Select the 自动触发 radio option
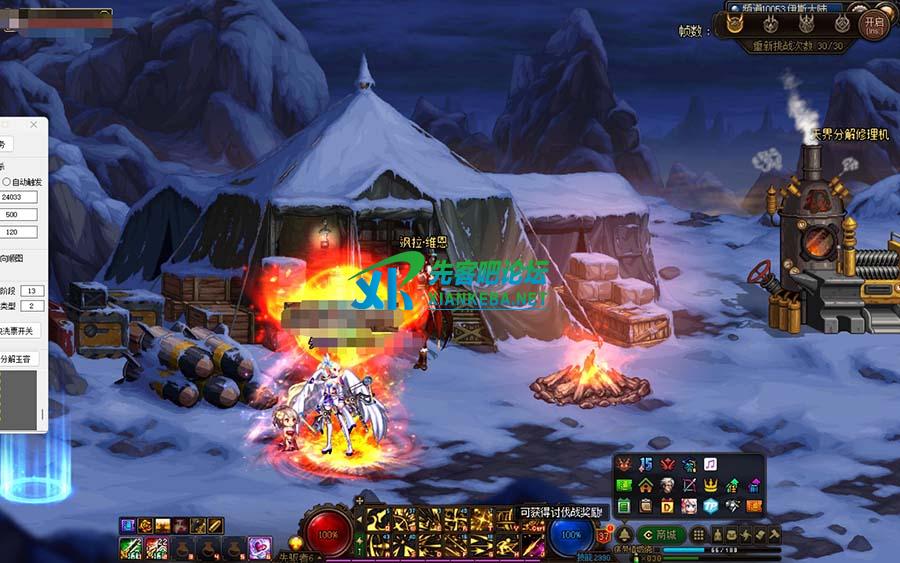Image resolution: width=900 pixels, height=563 pixels. (x=6, y=182)
